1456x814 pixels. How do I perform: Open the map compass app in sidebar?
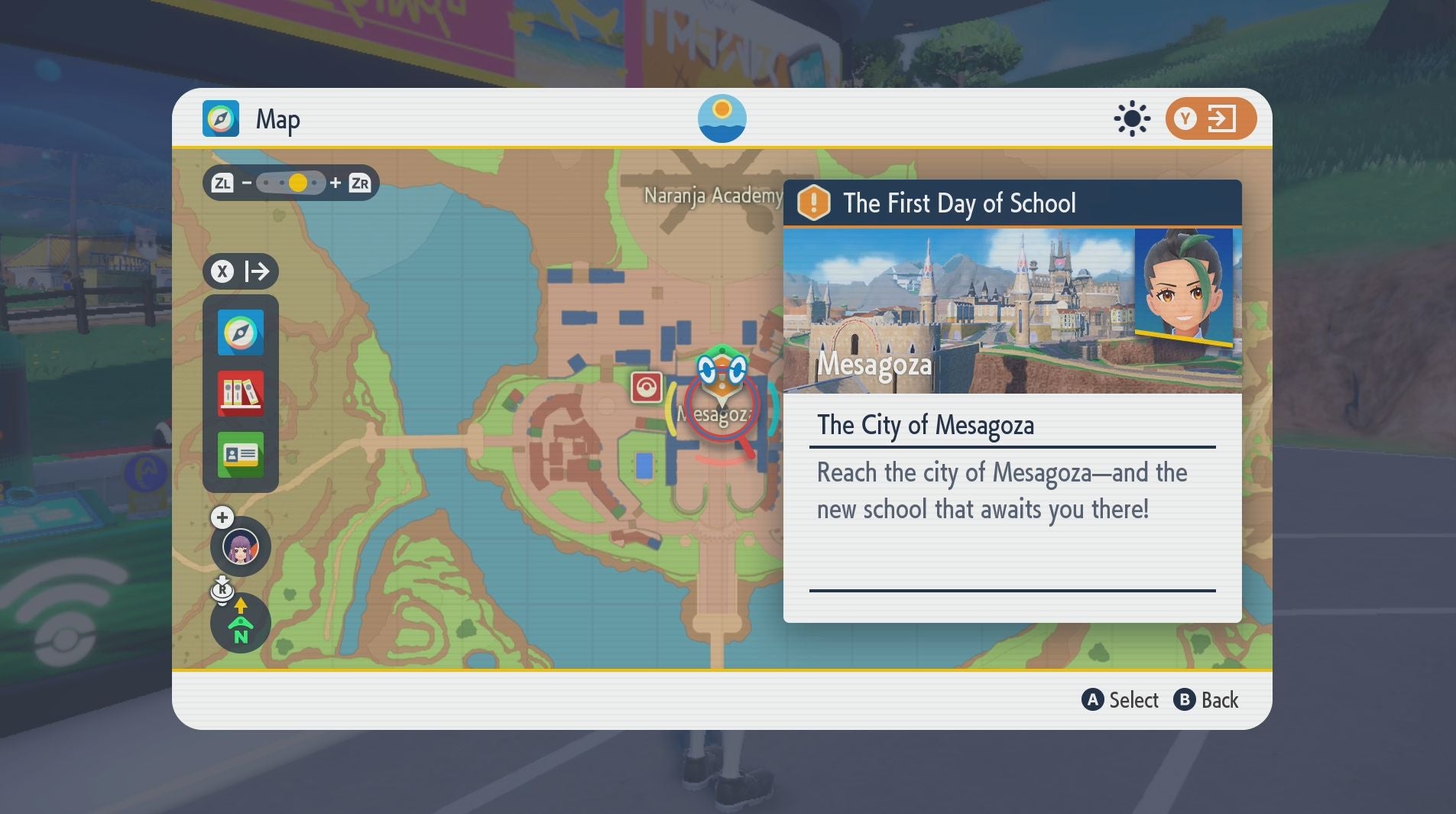[x=241, y=332]
